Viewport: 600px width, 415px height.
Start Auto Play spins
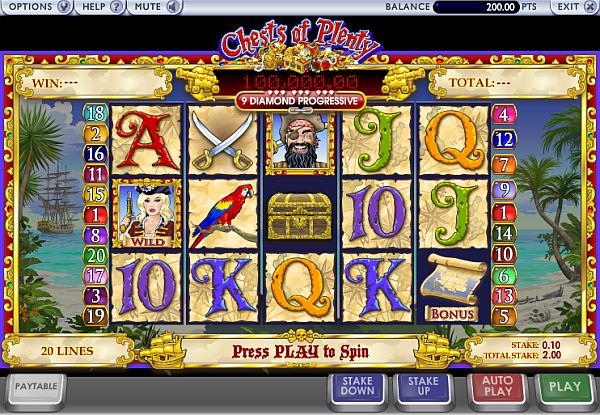[x=495, y=388]
